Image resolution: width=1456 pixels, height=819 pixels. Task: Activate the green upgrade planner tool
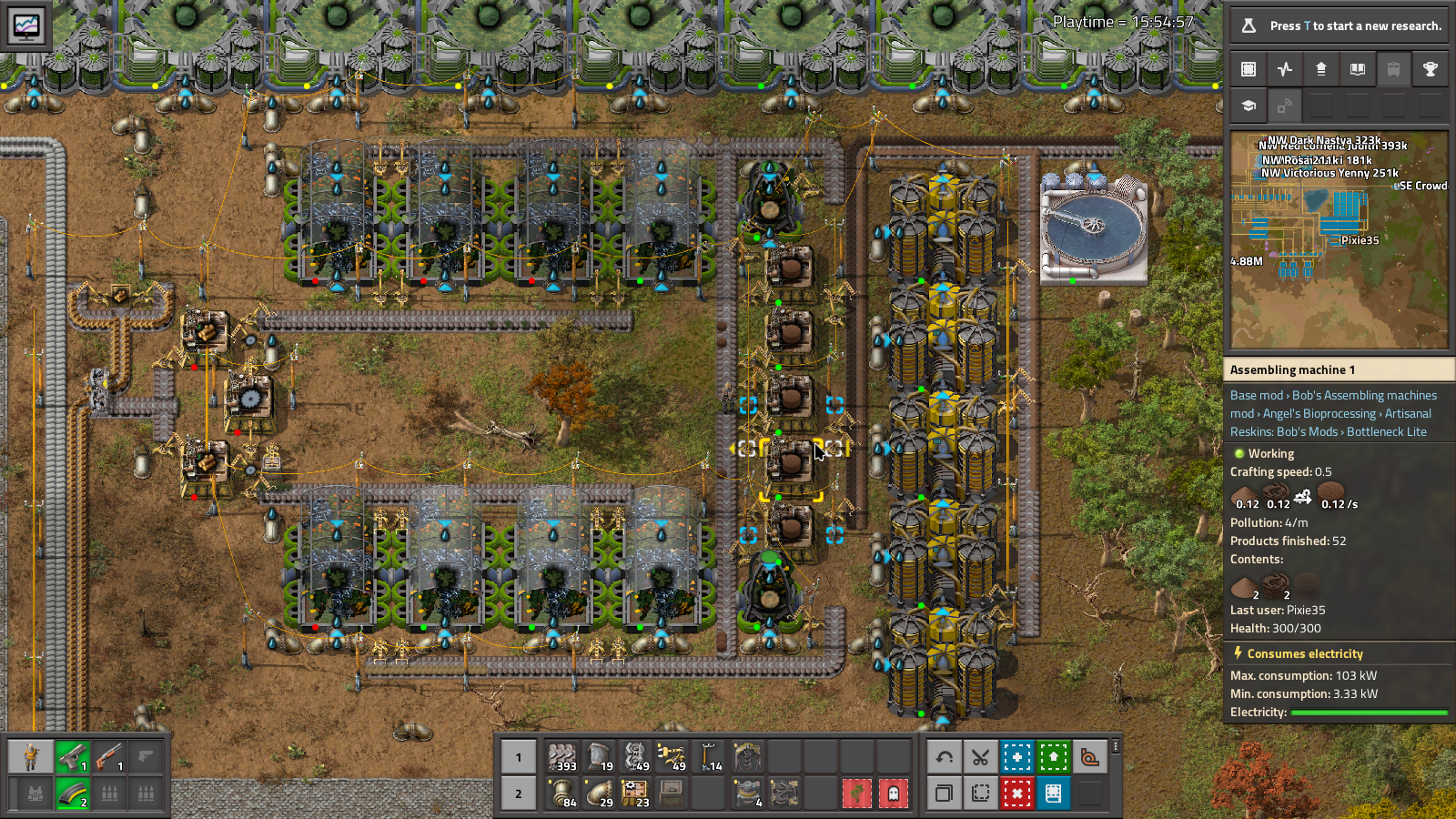point(1053,757)
